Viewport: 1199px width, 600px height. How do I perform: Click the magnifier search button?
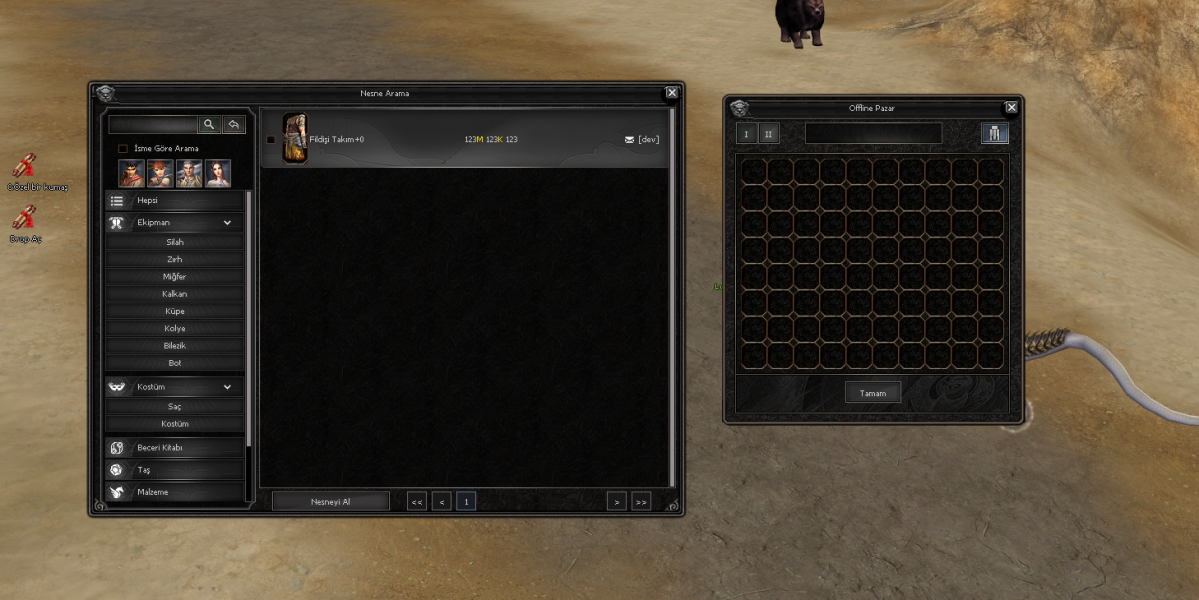coord(209,124)
